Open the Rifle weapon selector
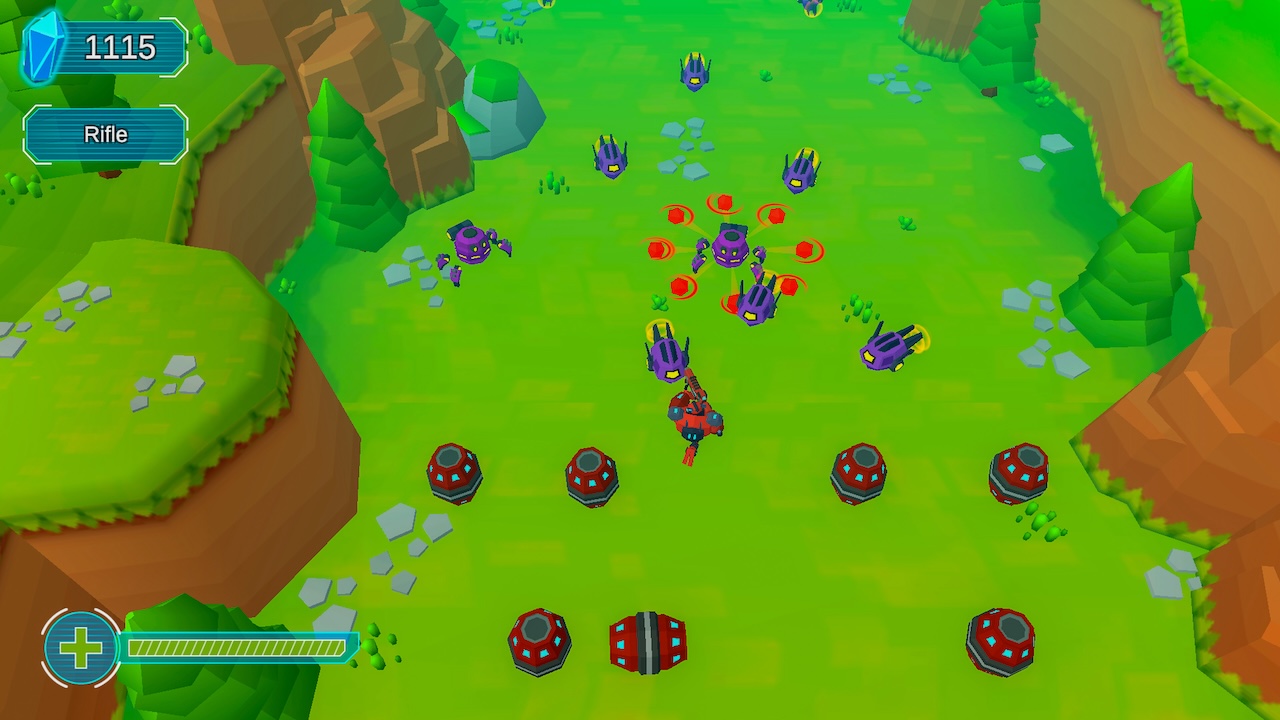Image resolution: width=1280 pixels, height=720 pixels. pos(105,133)
